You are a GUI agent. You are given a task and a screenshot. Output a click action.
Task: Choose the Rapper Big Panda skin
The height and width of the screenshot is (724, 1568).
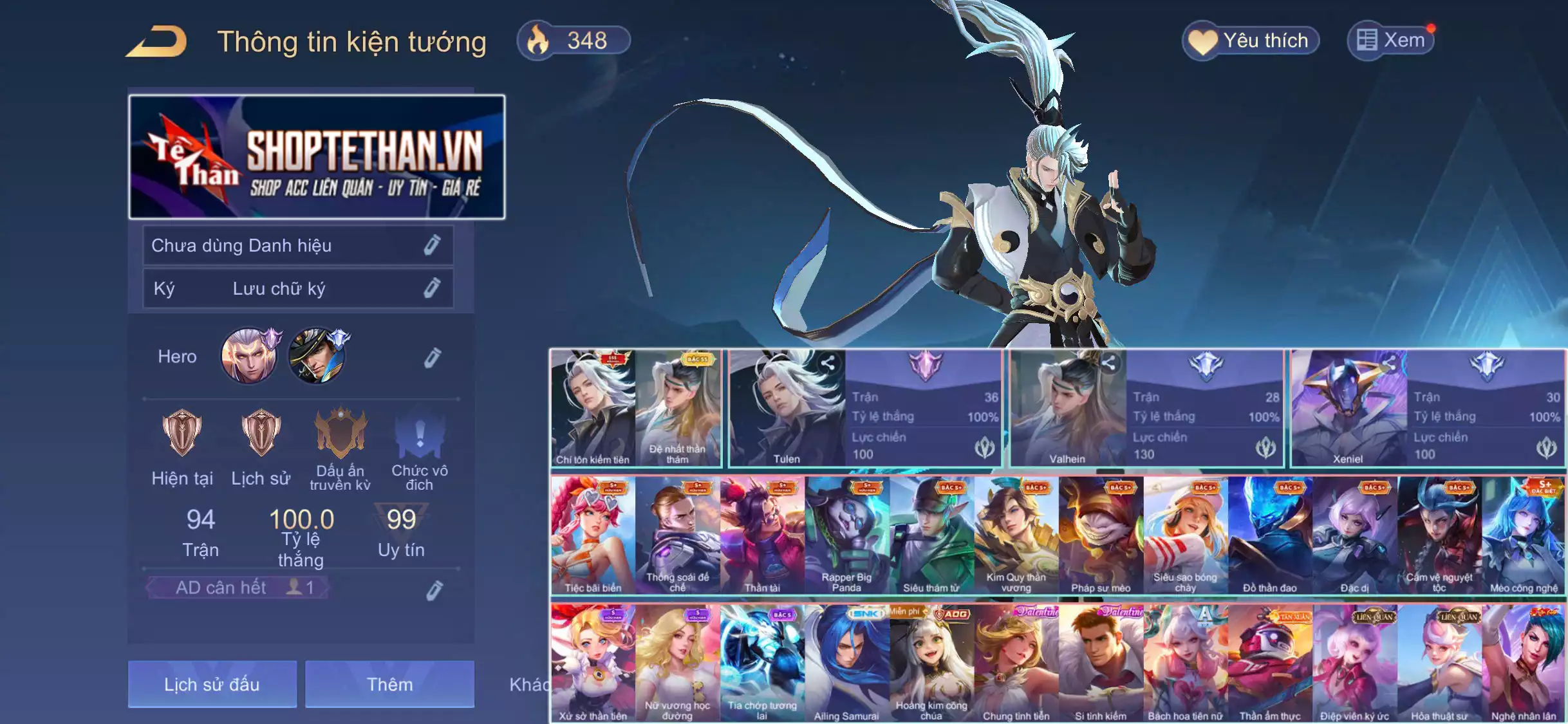coord(846,535)
